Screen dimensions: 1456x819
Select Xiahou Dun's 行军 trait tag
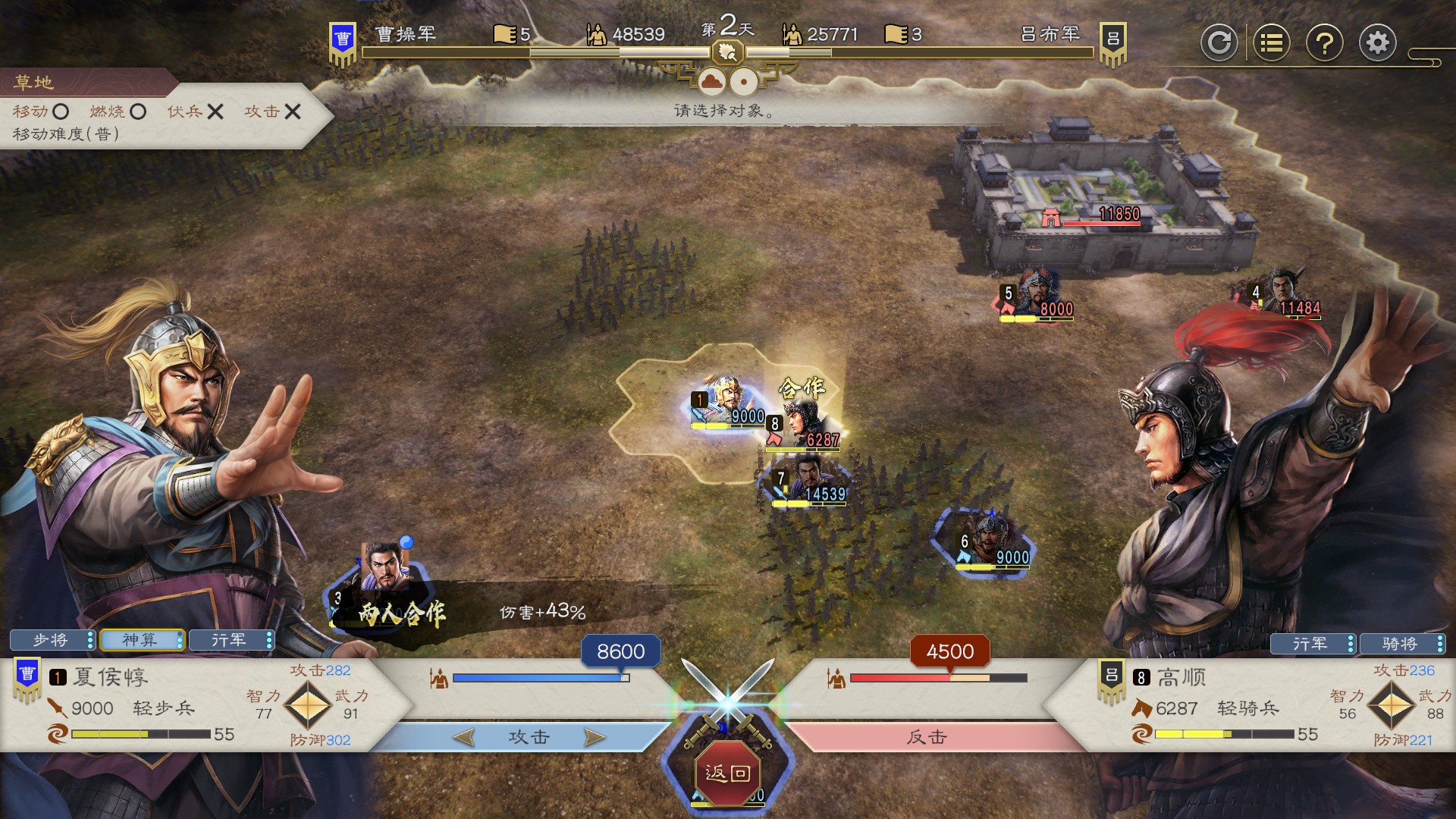231,641
